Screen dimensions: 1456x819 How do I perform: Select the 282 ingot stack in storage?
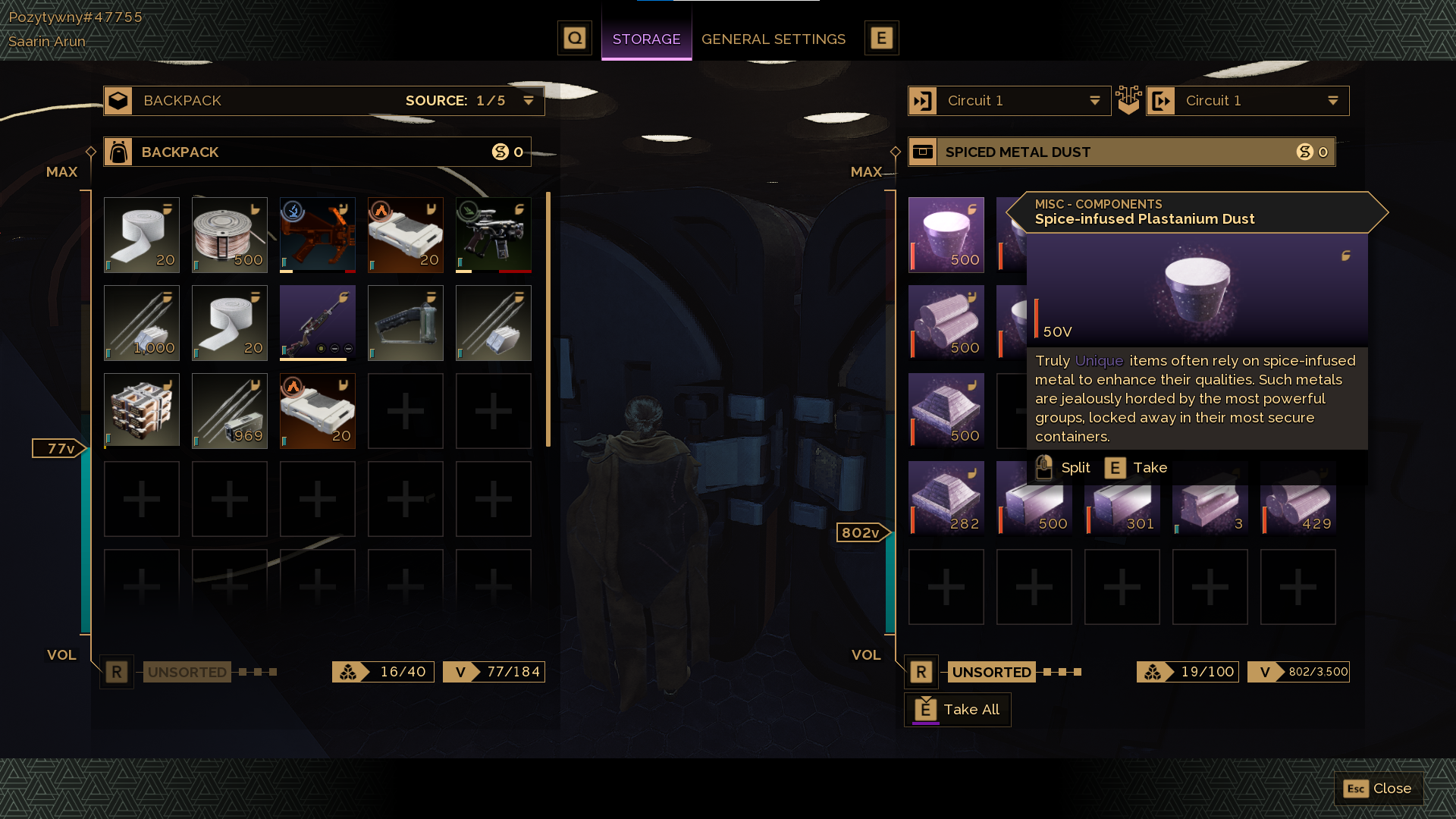[946, 499]
